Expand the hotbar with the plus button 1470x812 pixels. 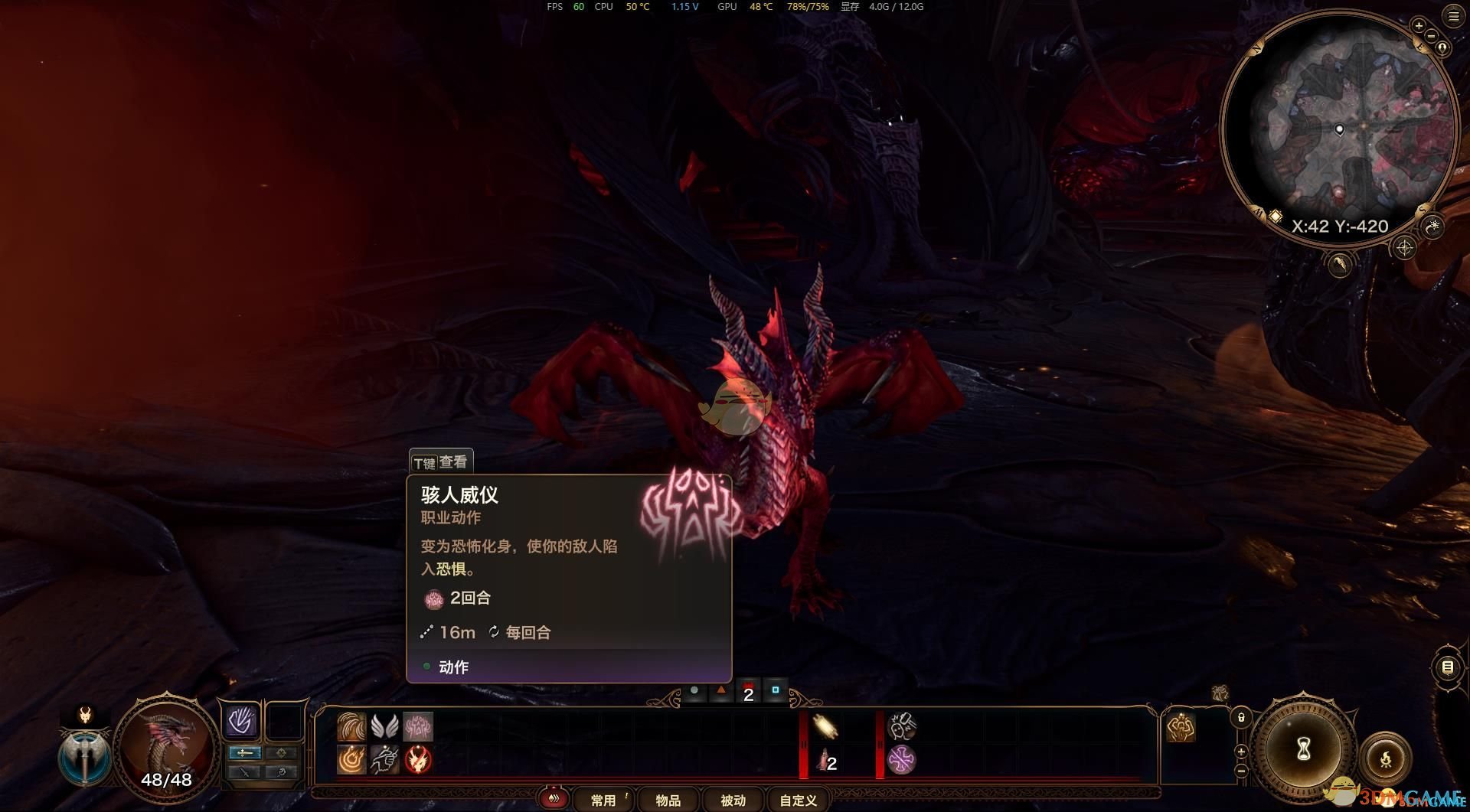click(x=1241, y=752)
